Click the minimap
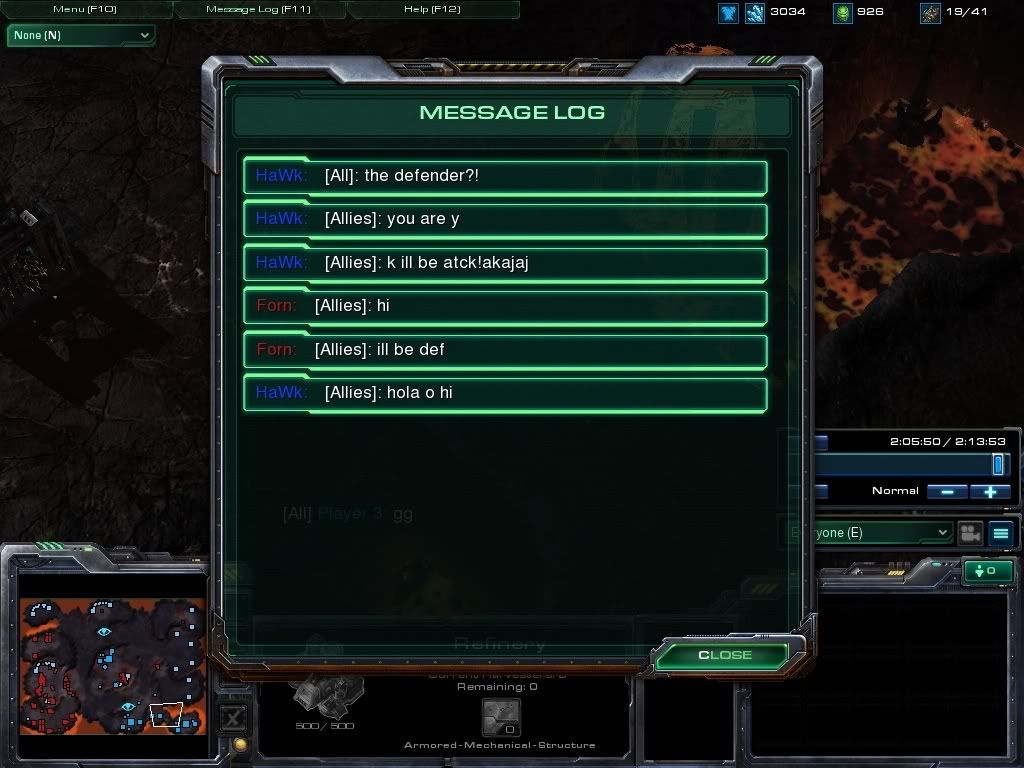The image size is (1024, 768). click(x=112, y=666)
